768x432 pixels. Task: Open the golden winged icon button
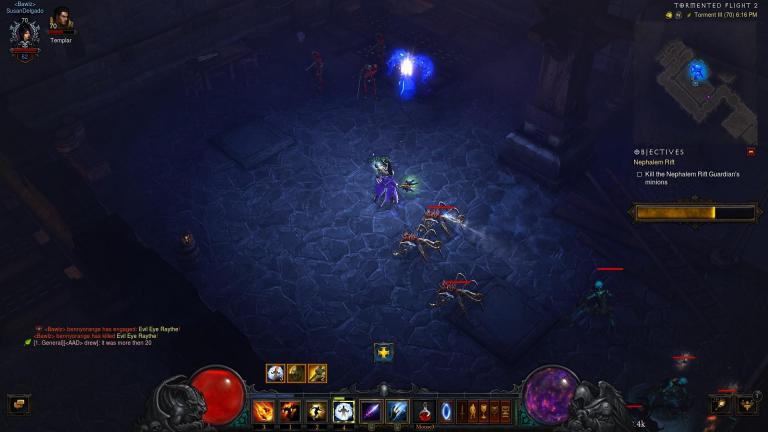point(747,404)
